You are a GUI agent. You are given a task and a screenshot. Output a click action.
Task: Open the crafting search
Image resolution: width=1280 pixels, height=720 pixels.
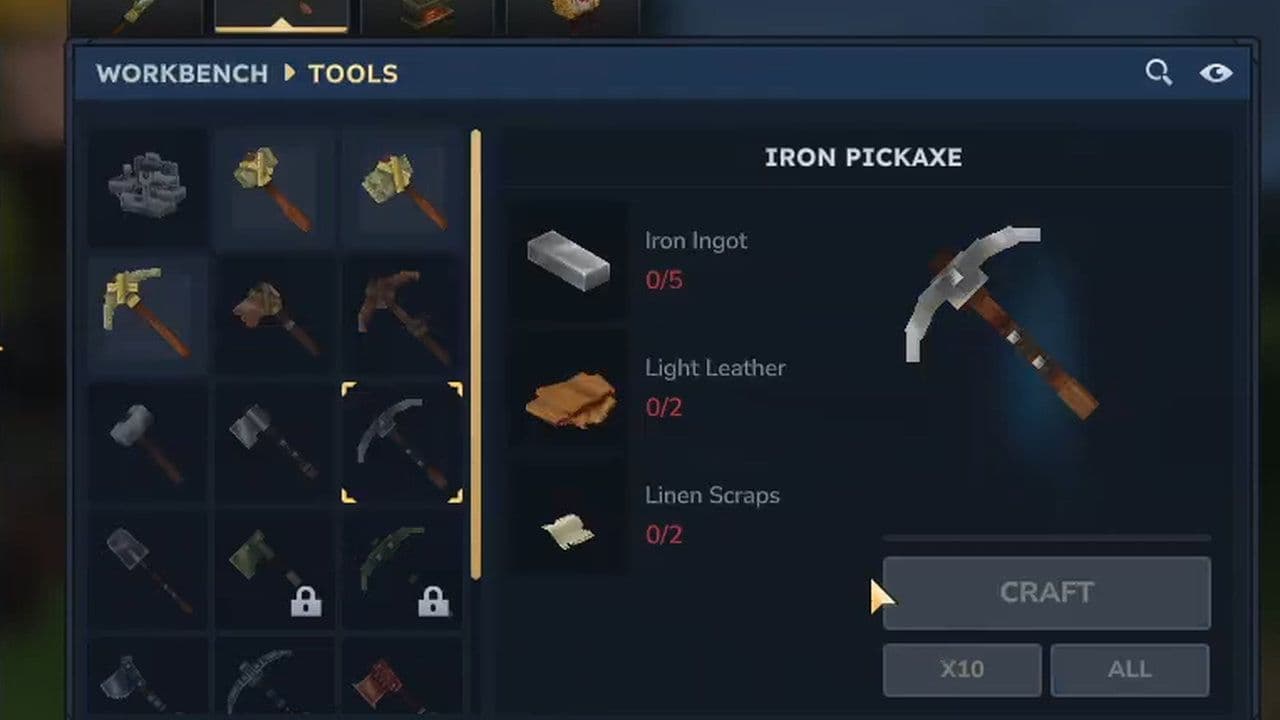pyautogui.click(x=1159, y=72)
